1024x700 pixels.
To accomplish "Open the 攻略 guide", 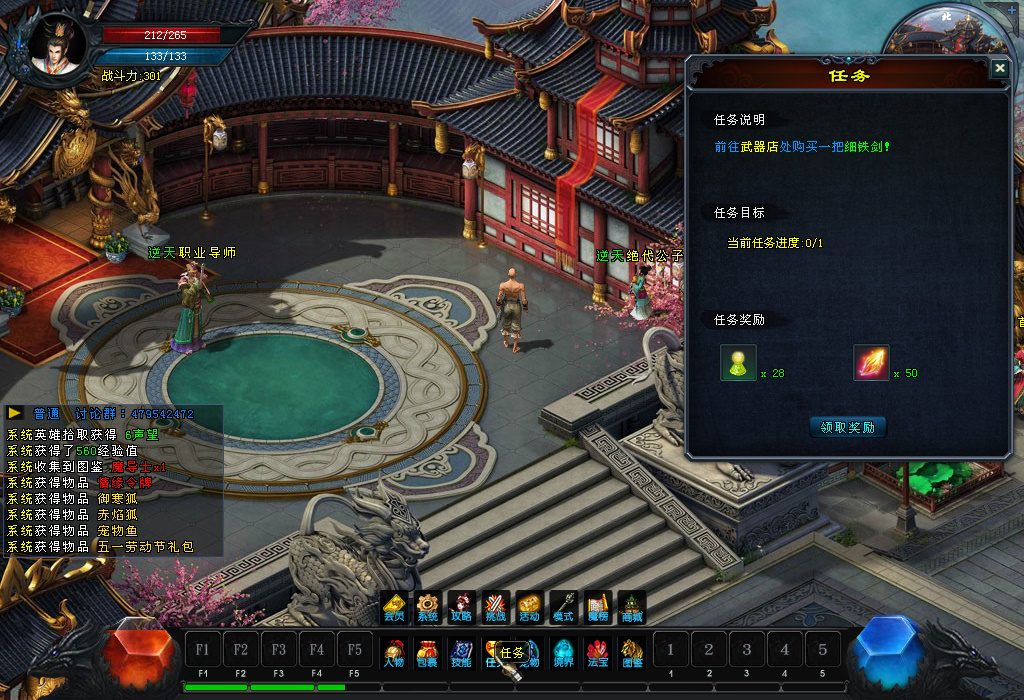I will pos(462,607).
